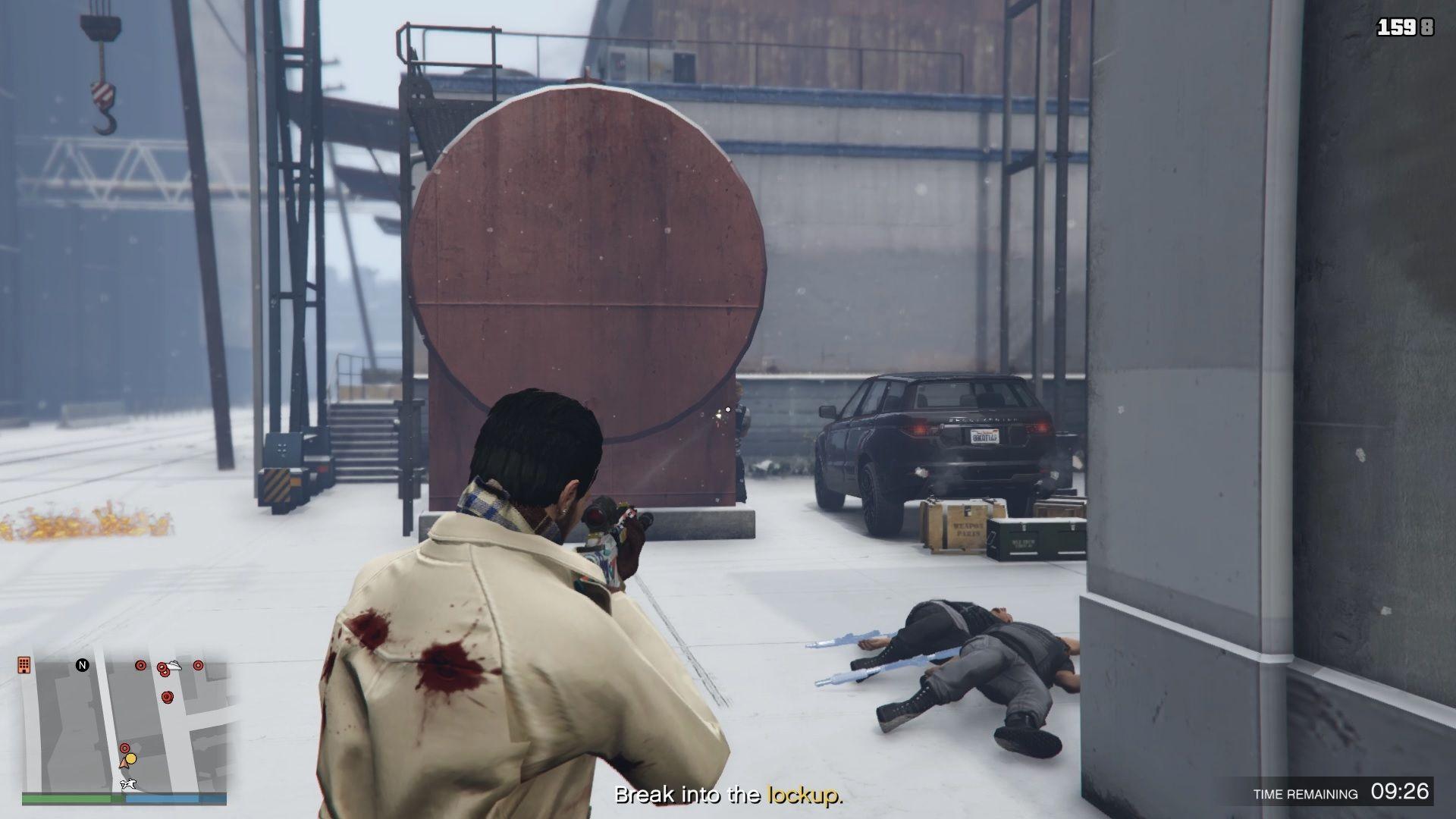The width and height of the screenshot is (1456, 819).
Task: Select the lone red blip near the objective dot
Action: click(x=124, y=748)
